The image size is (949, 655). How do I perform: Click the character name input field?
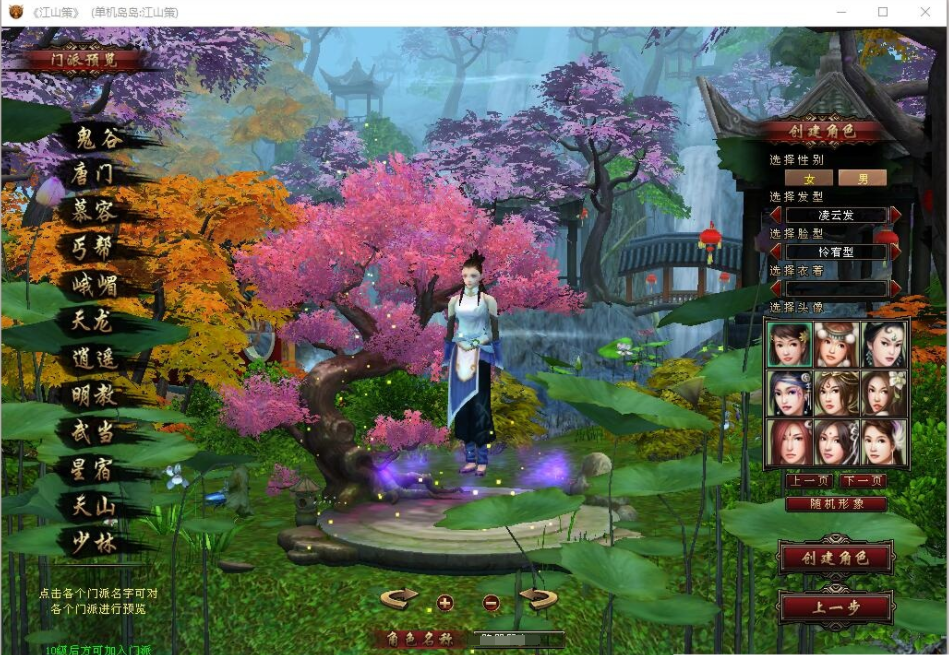pyautogui.click(x=520, y=637)
